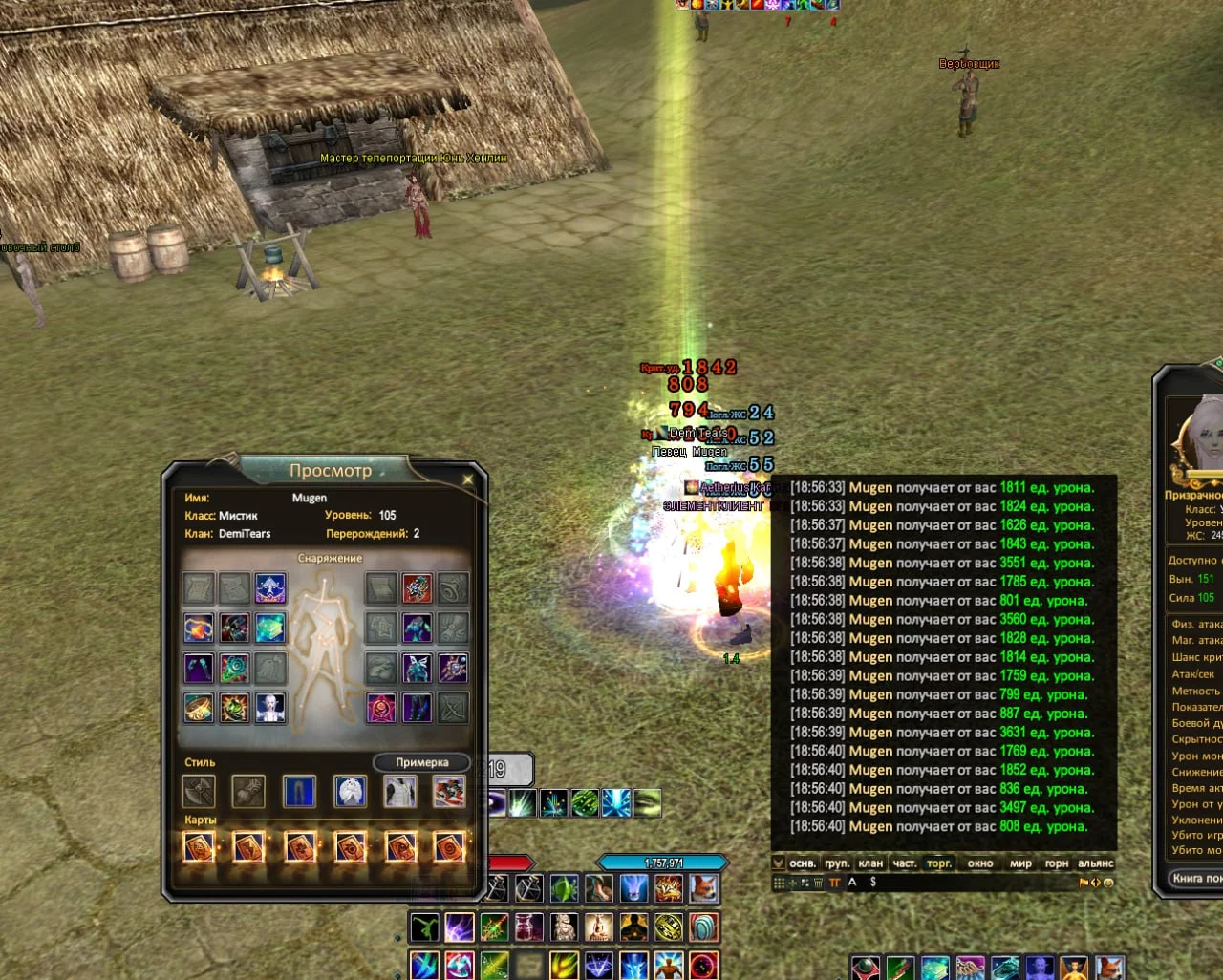Screen dimensions: 1223x980
Task: Select the golden ring equipment slot
Action: coord(199,708)
